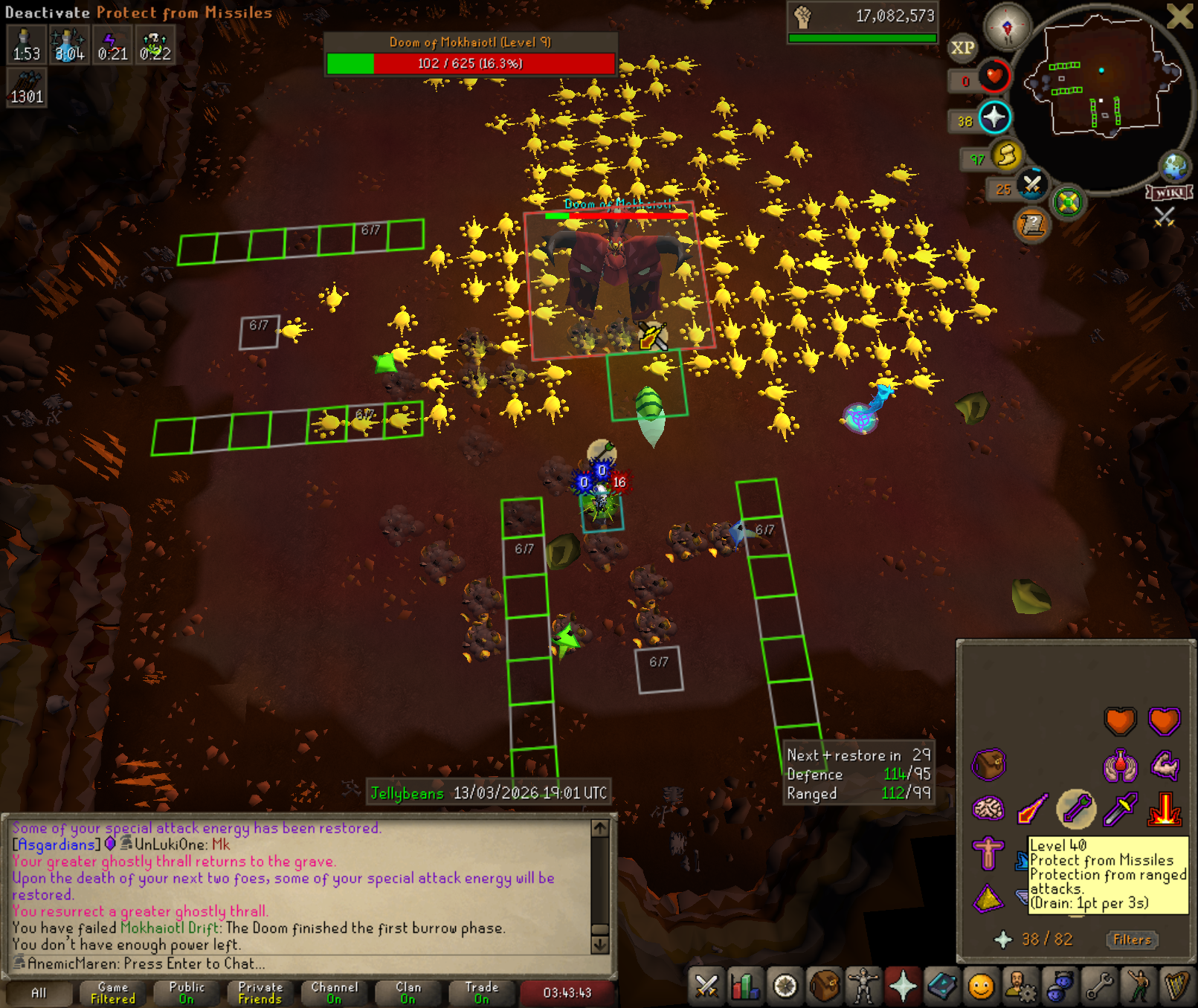Close the panel with the top-right X
Image resolution: width=1198 pixels, height=1008 pixels.
[1179, 16]
